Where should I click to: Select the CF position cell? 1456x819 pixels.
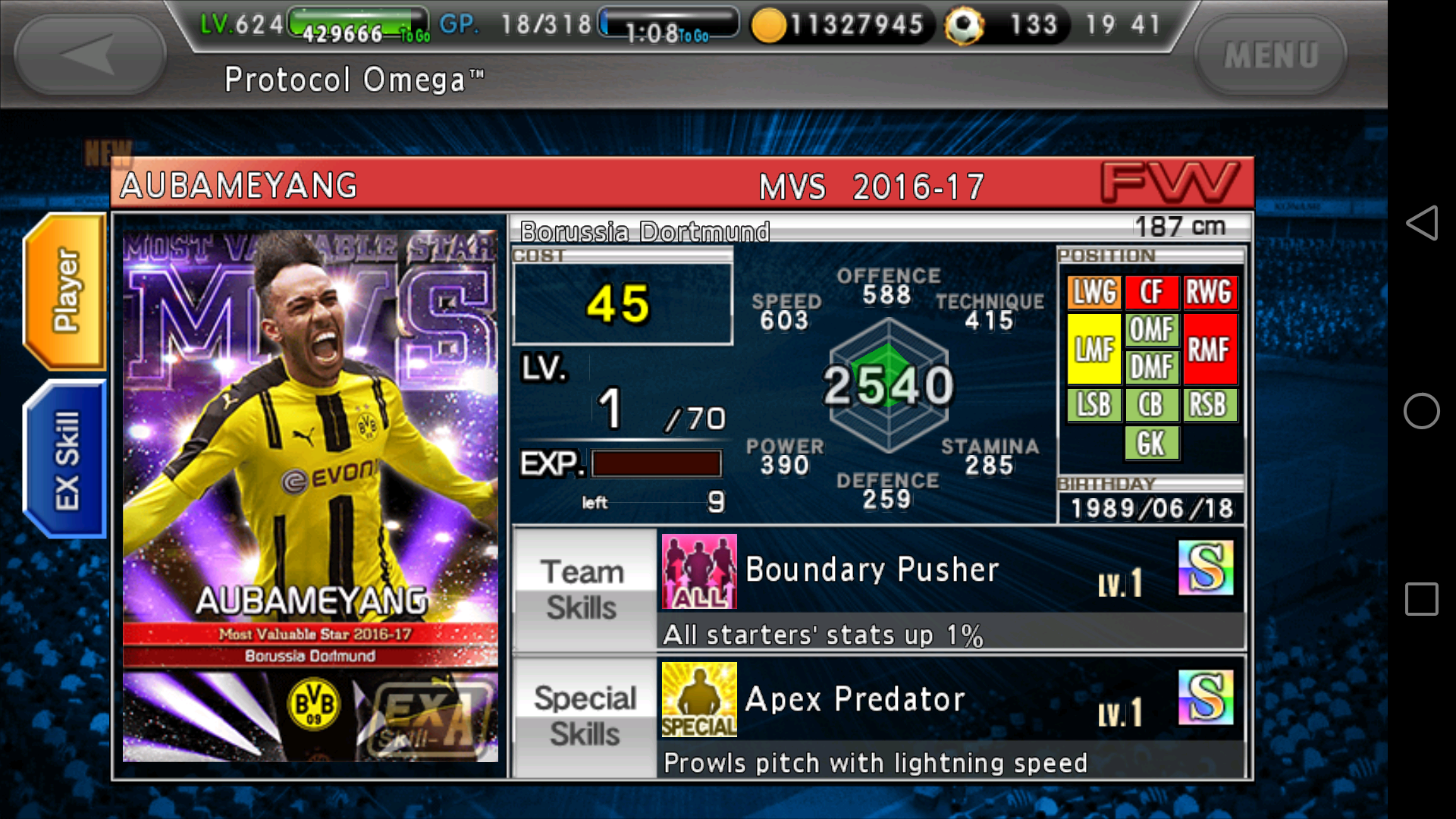coord(1152,292)
